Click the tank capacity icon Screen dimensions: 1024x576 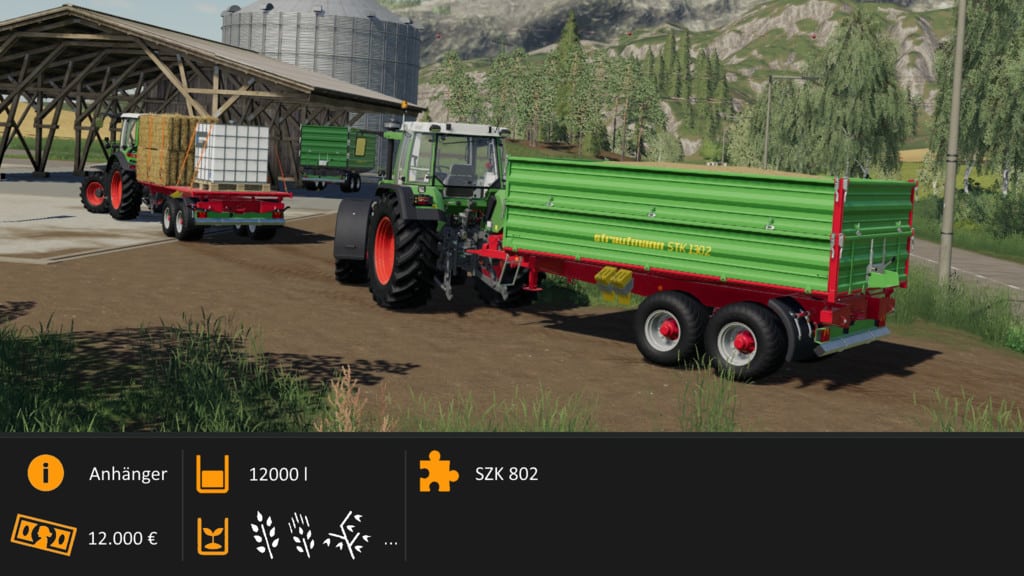click(x=213, y=473)
